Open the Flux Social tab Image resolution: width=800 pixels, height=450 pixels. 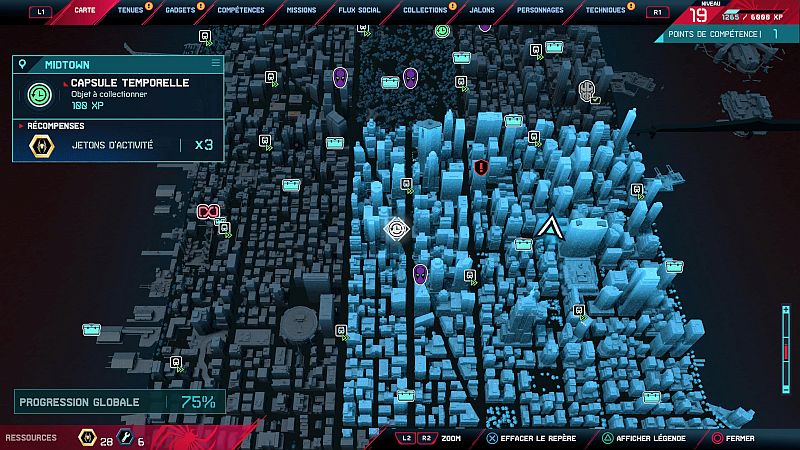[359, 10]
